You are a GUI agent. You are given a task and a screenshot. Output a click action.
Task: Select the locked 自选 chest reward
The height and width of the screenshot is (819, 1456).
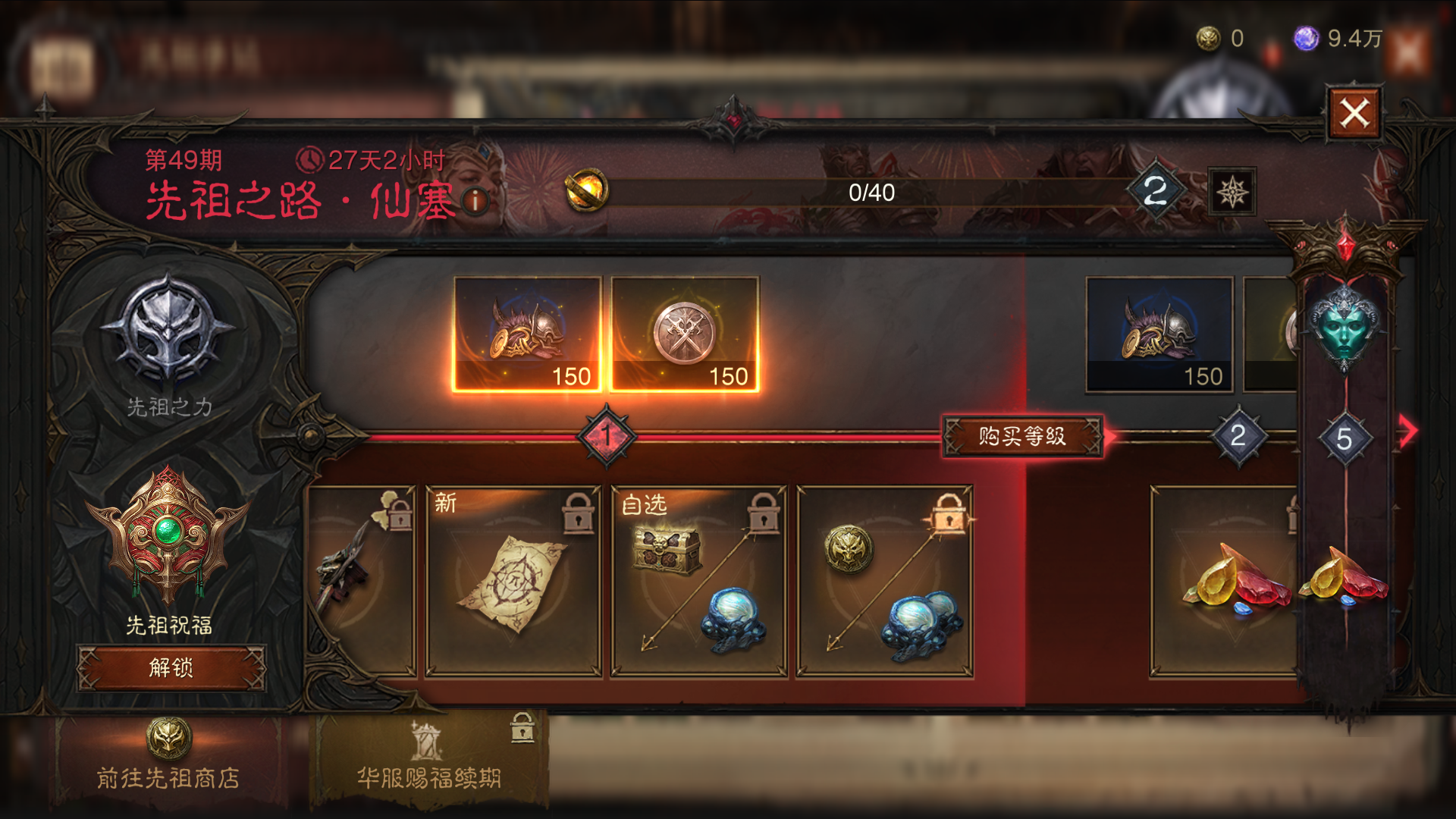tap(698, 581)
